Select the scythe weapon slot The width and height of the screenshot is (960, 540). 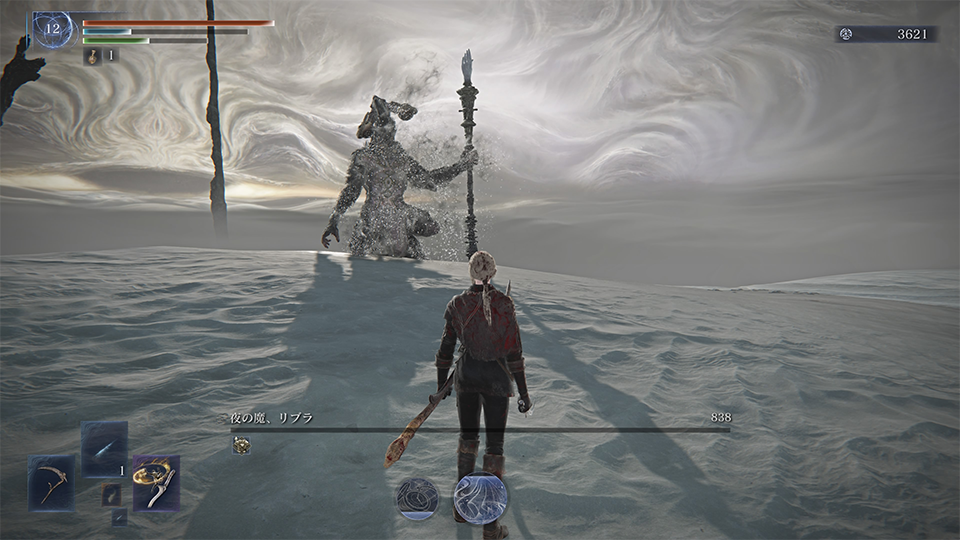(x=51, y=483)
